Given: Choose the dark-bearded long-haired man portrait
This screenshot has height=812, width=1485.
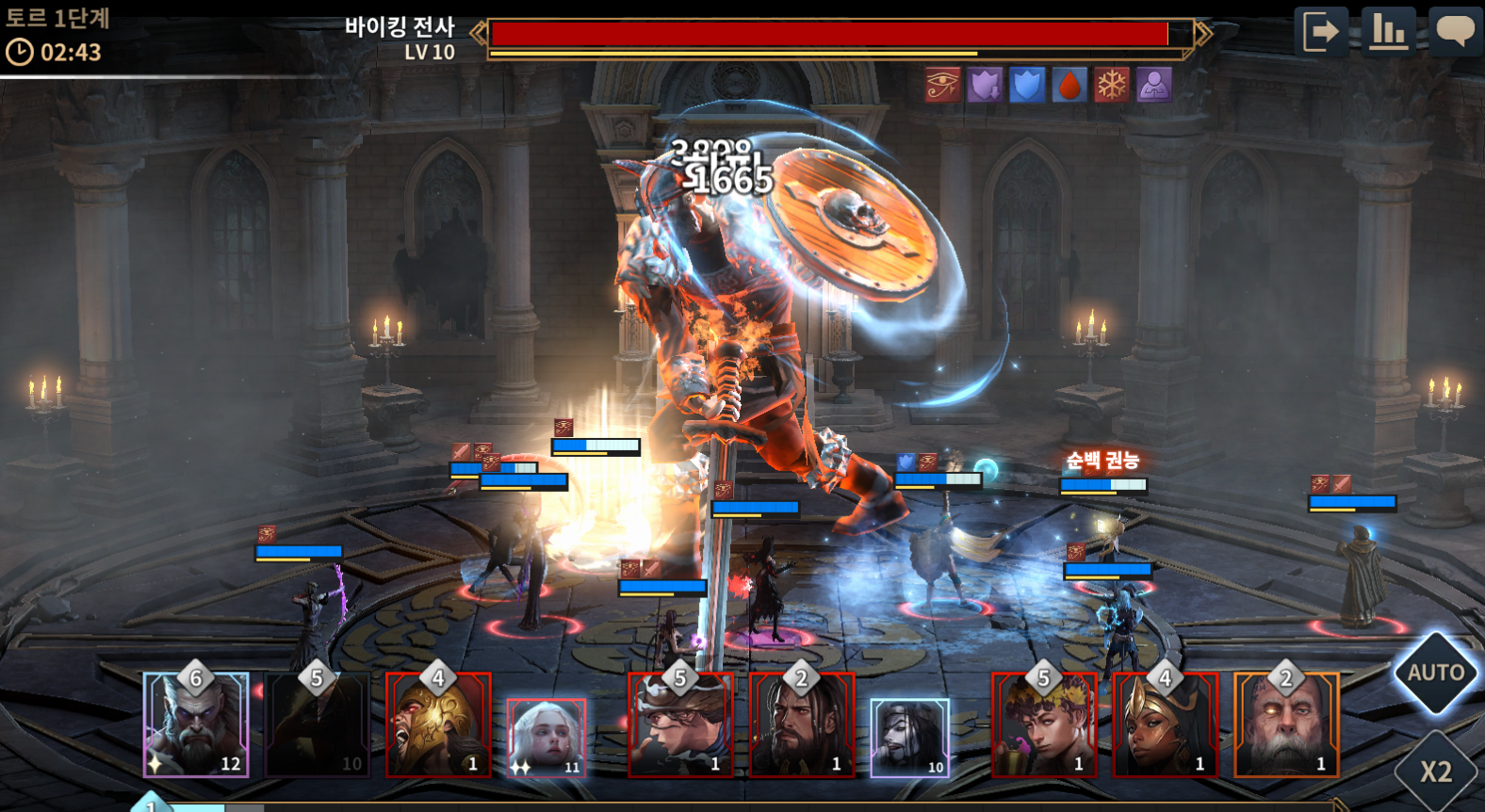Looking at the screenshot, I should point(802,725).
